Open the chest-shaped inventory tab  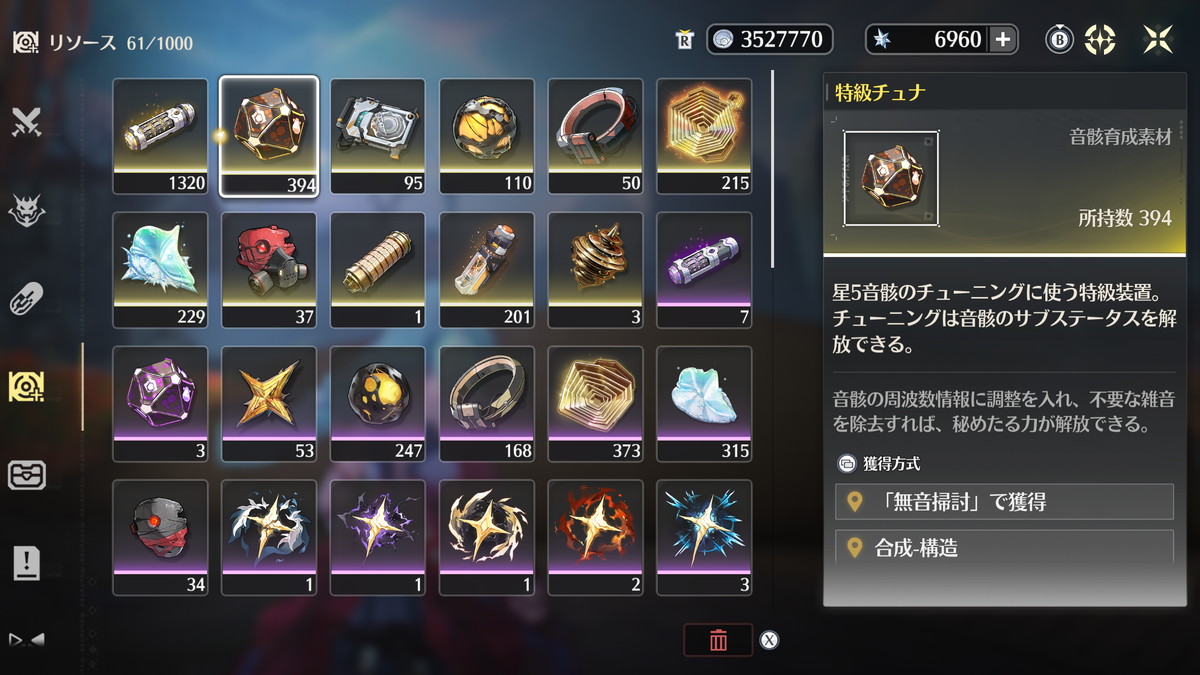26,475
